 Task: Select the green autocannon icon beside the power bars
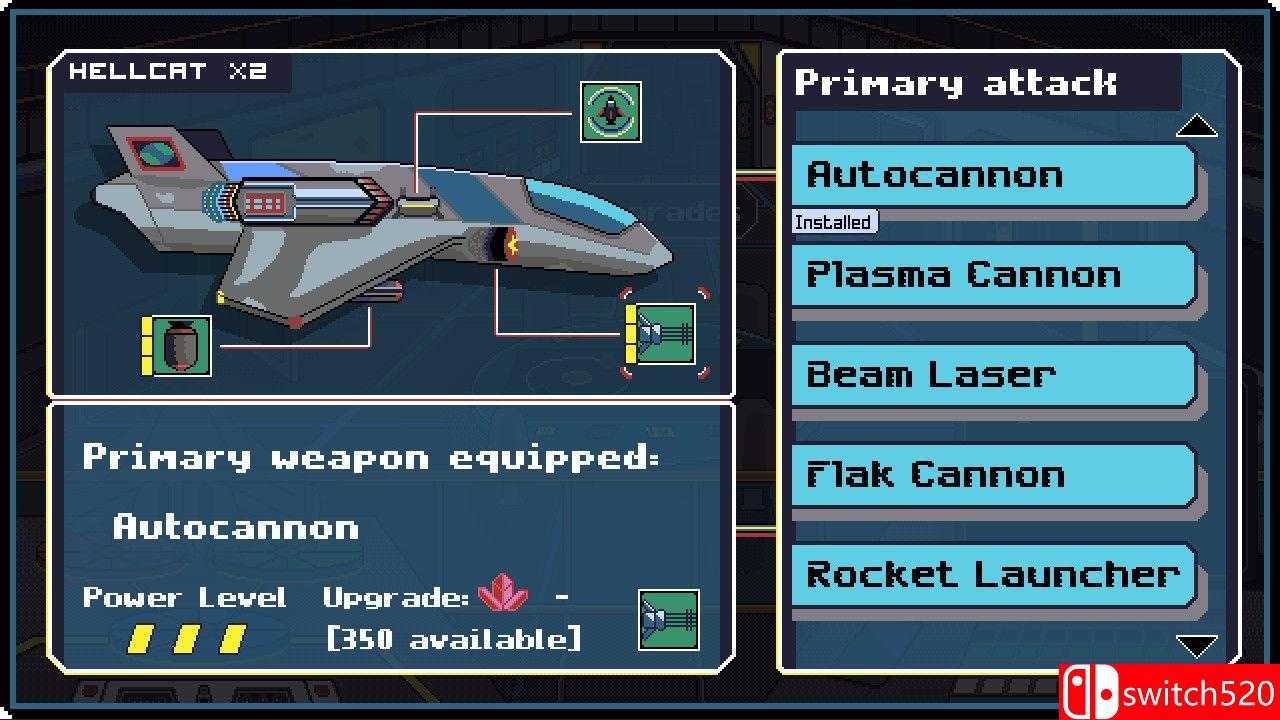[x=668, y=621]
